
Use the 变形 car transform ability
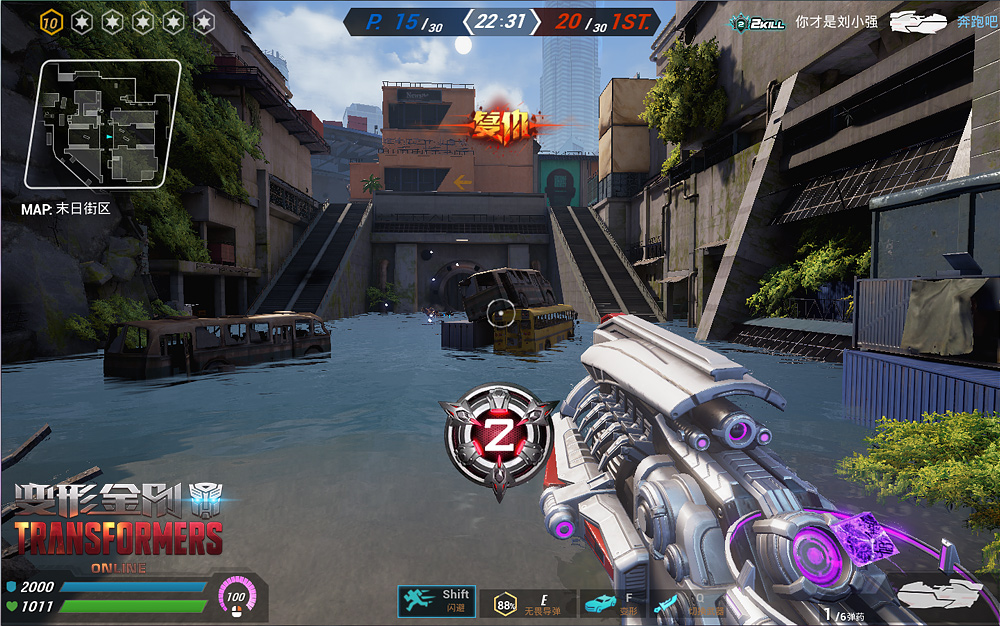point(600,602)
